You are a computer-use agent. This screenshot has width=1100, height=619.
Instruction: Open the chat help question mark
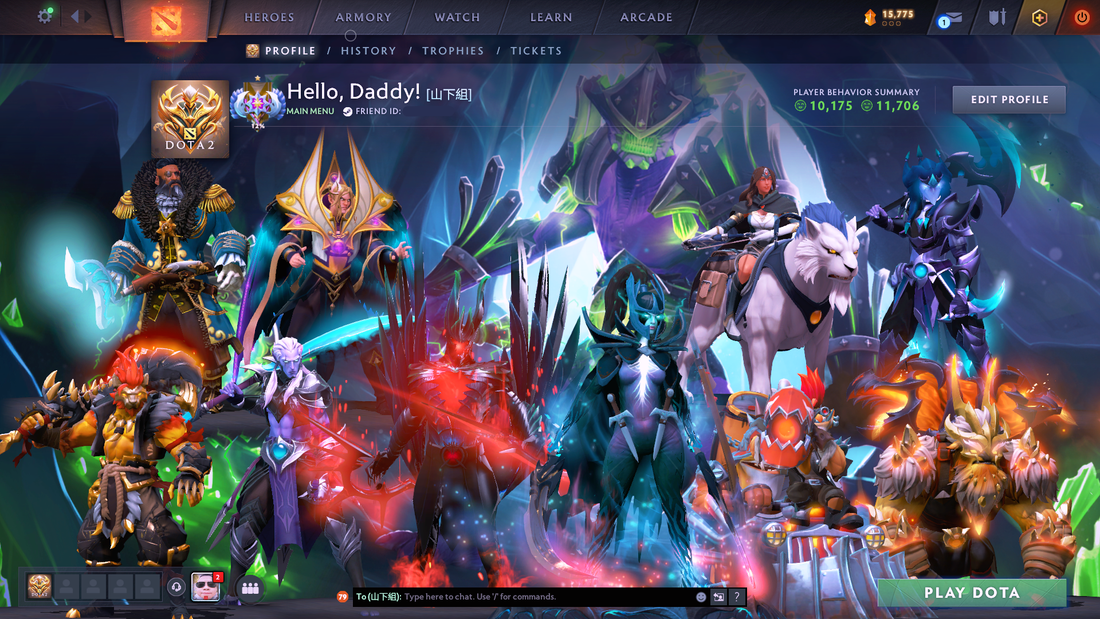pos(737,597)
